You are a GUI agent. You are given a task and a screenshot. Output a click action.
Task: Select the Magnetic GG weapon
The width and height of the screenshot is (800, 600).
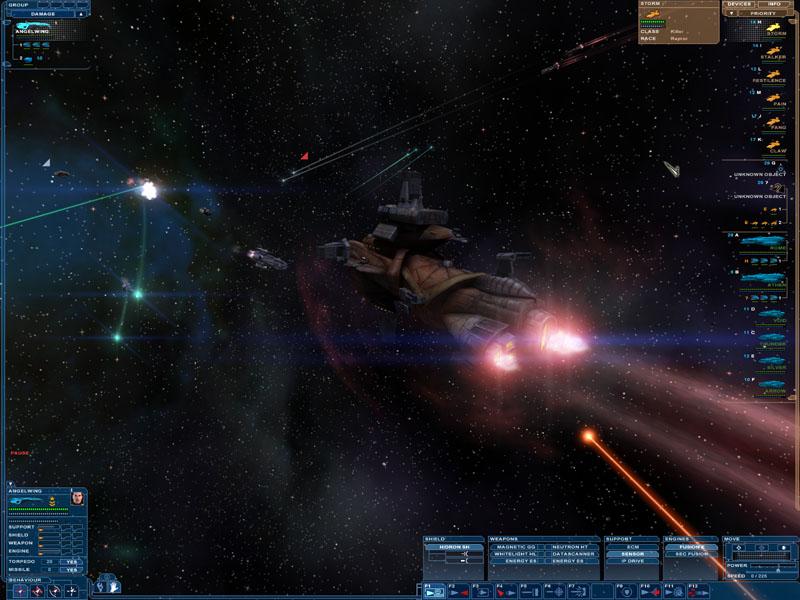(x=516, y=547)
